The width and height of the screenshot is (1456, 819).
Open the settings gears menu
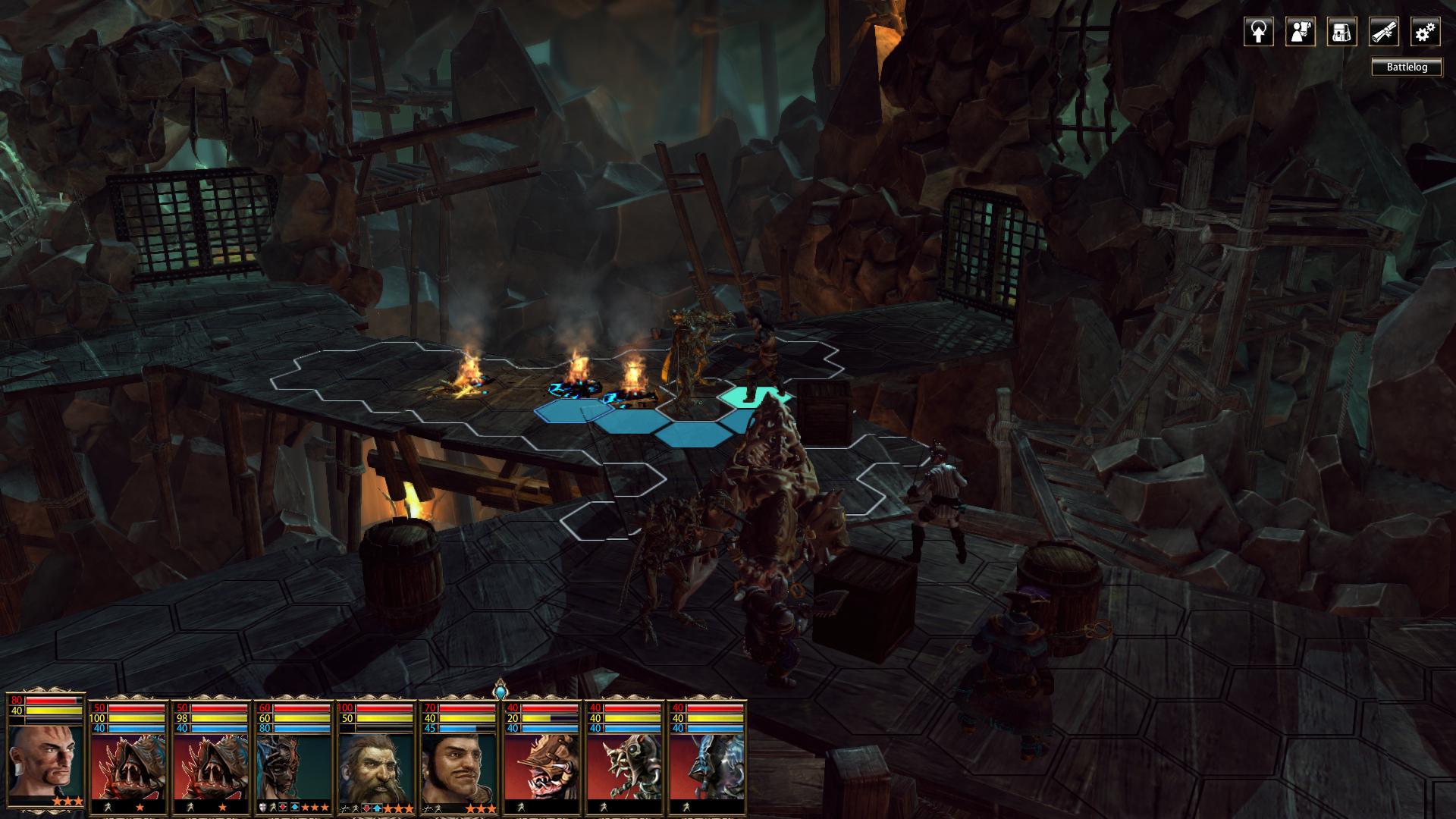coord(1425,33)
